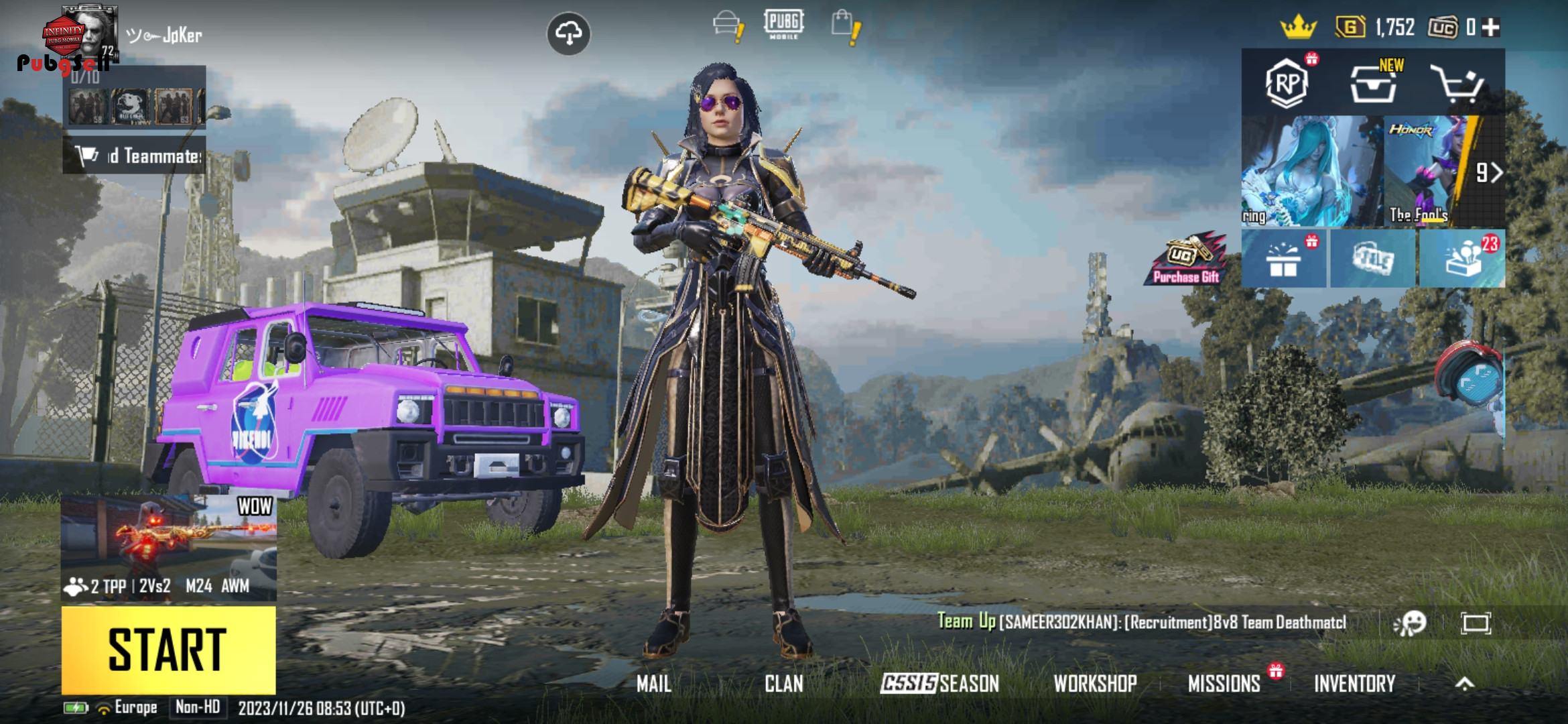Image resolution: width=1568 pixels, height=724 pixels.
Task: Open the cloud download icon
Action: coord(568,34)
